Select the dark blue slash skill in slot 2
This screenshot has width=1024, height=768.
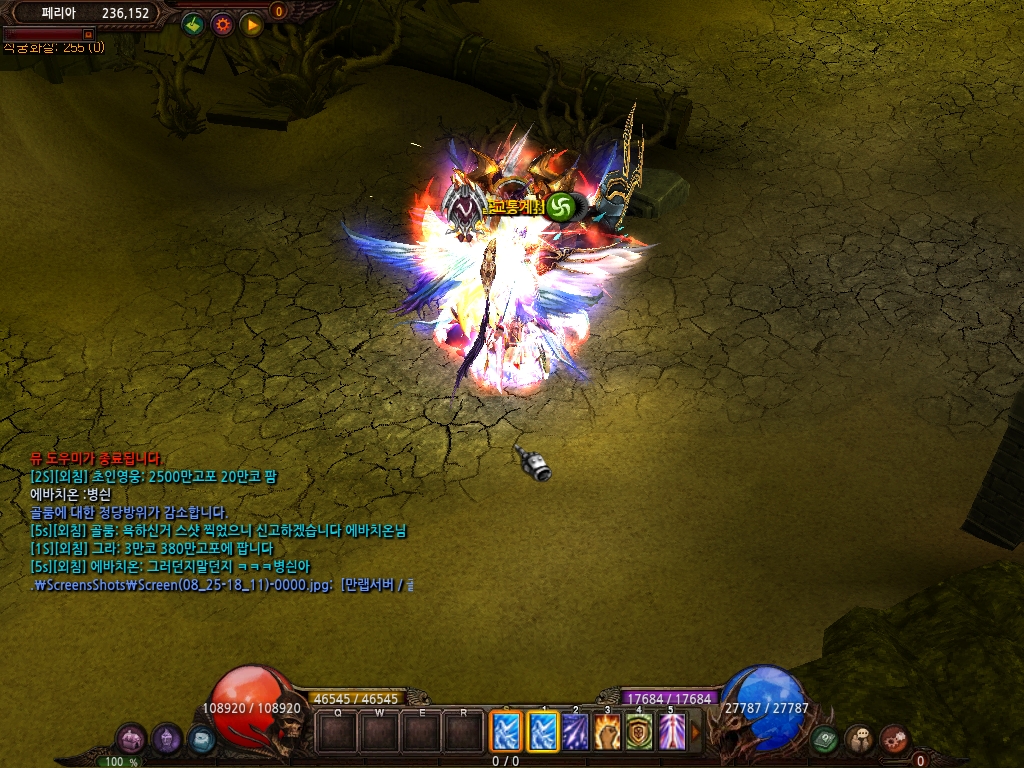575,731
